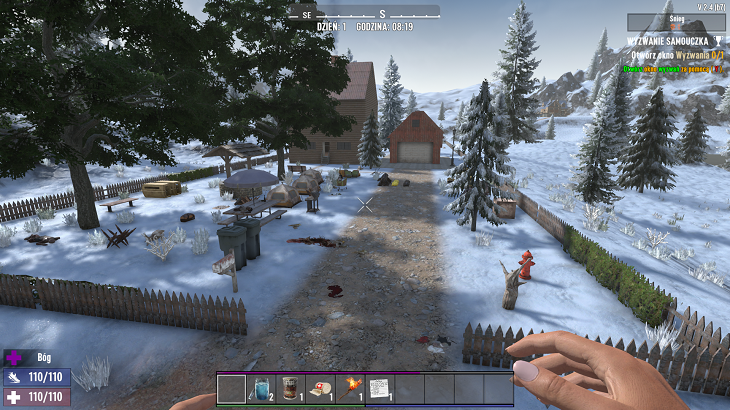
Task: Click the purple cross Bóg buff icon
Action: [x=14, y=357]
